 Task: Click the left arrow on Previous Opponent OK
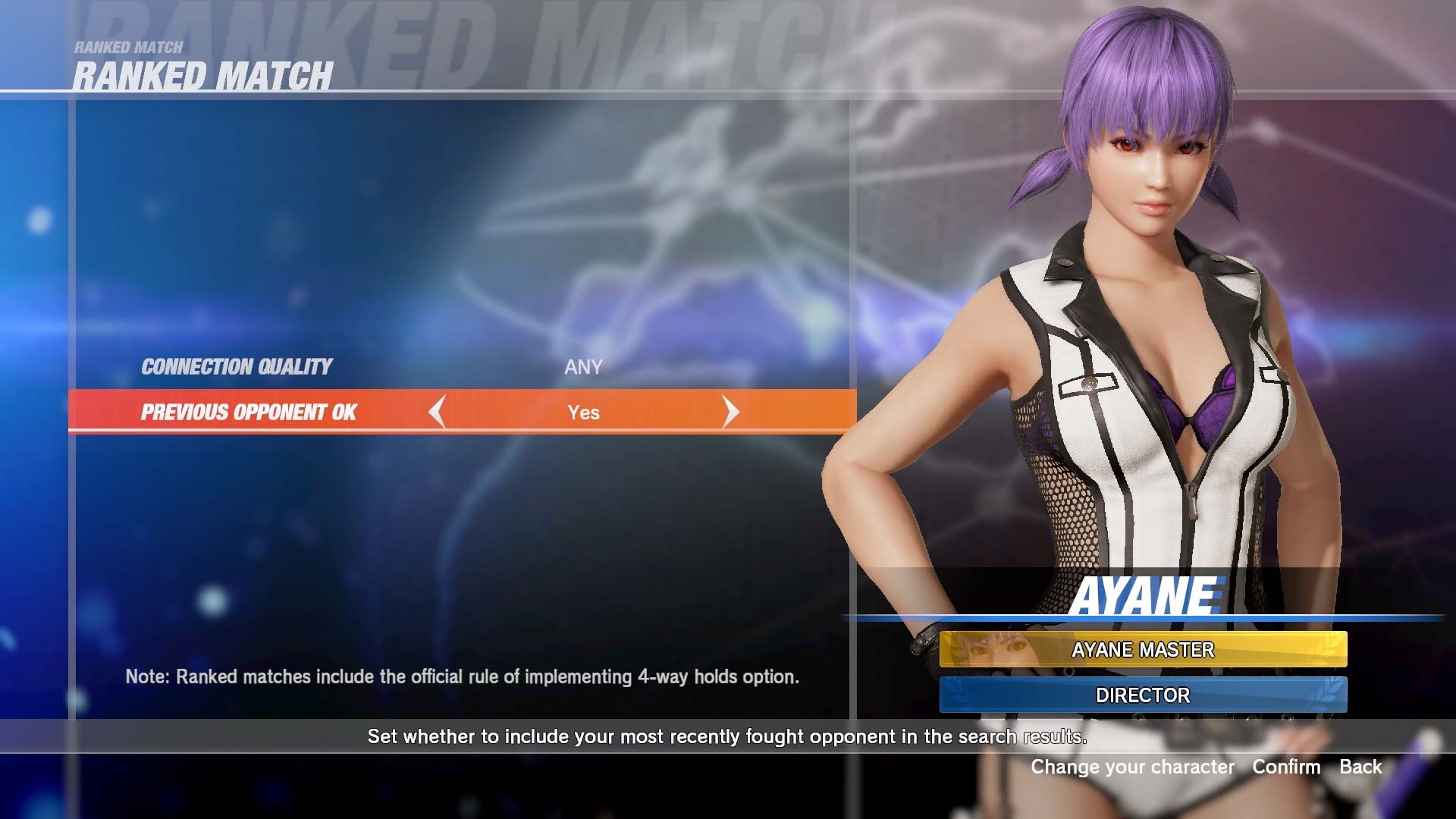click(x=436, y=412)
